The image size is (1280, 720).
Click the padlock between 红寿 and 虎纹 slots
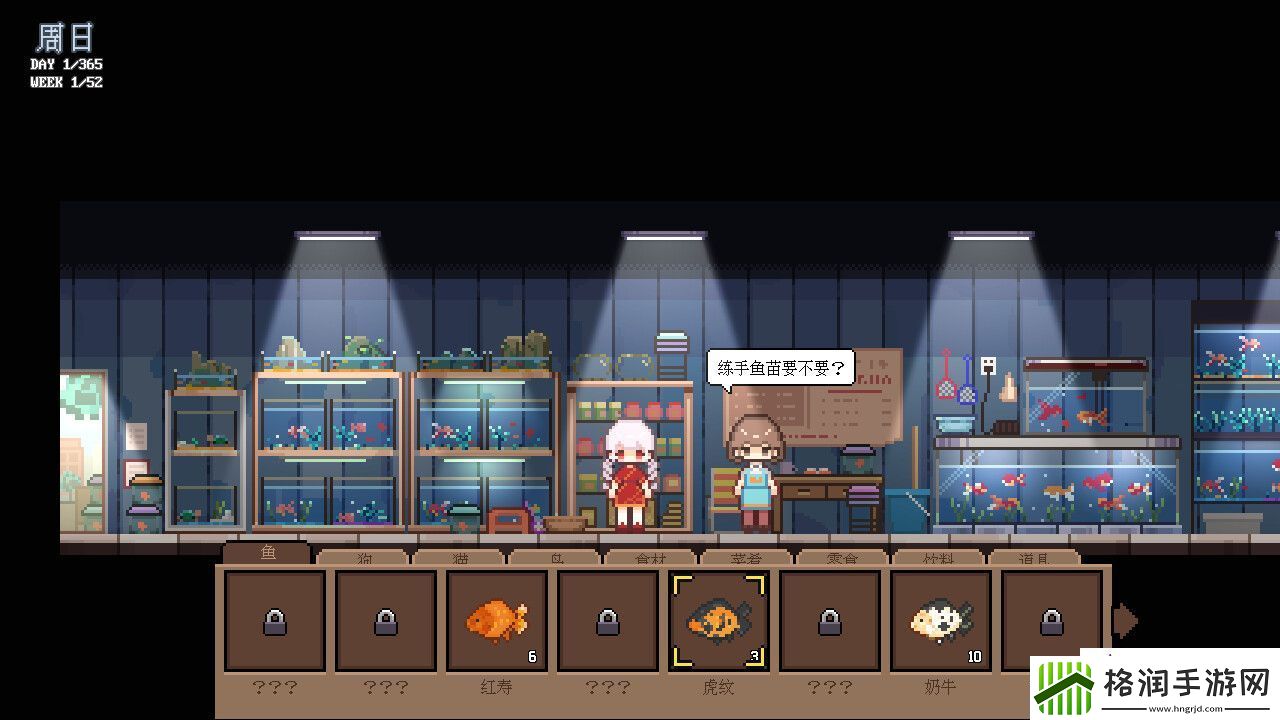pyautogui.click(x=607, y=620)
